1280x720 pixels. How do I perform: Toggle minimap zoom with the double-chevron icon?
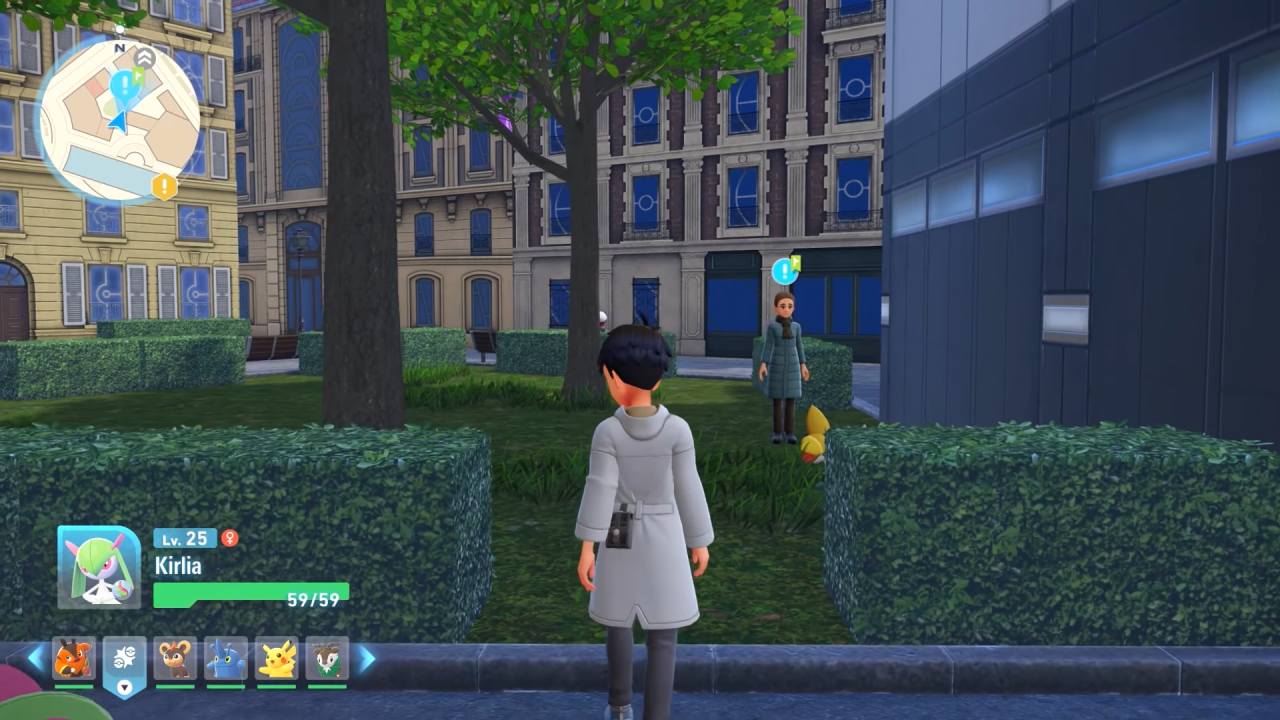coord(144,58)
